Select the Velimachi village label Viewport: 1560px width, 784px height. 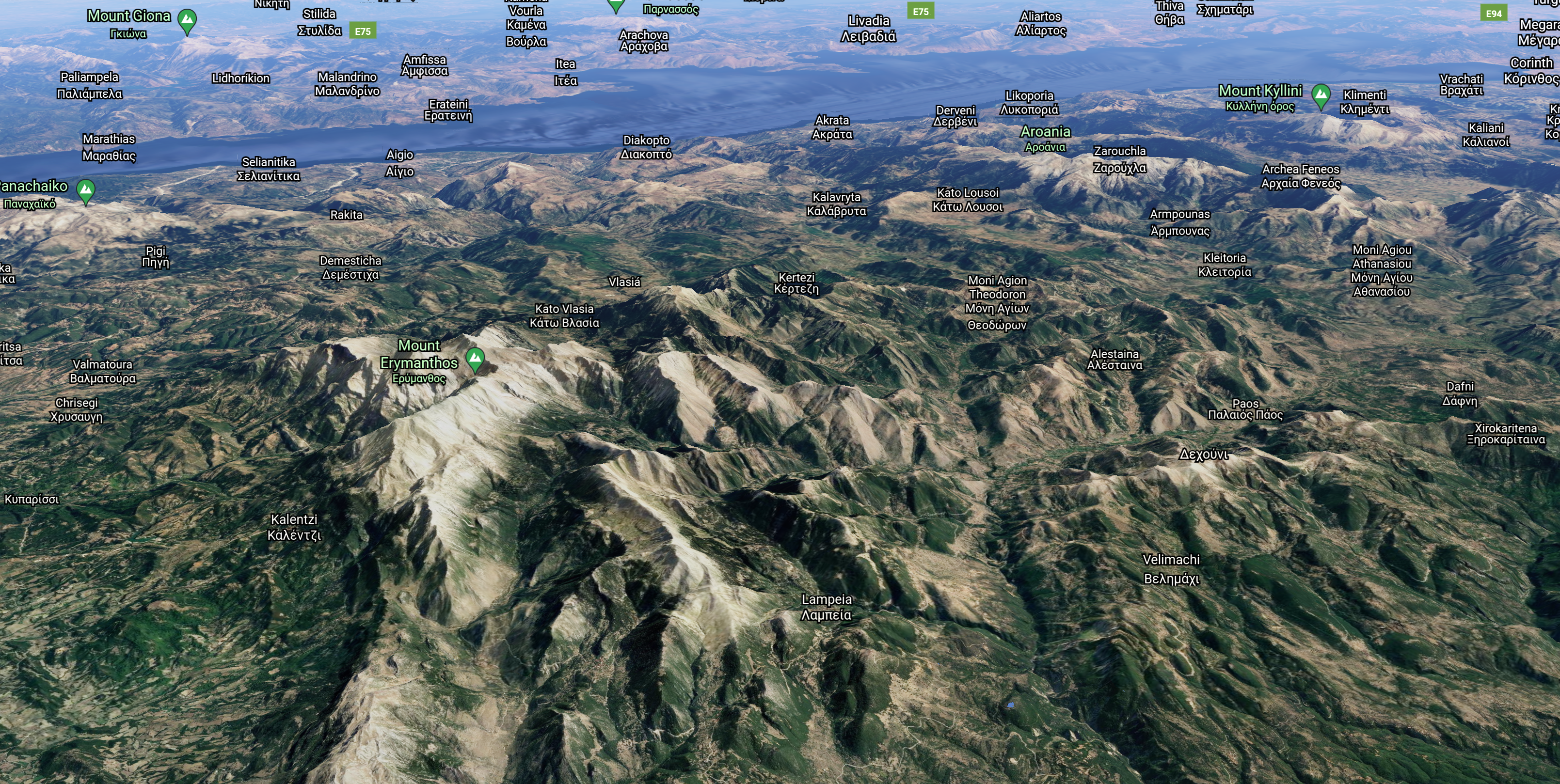1171,568
